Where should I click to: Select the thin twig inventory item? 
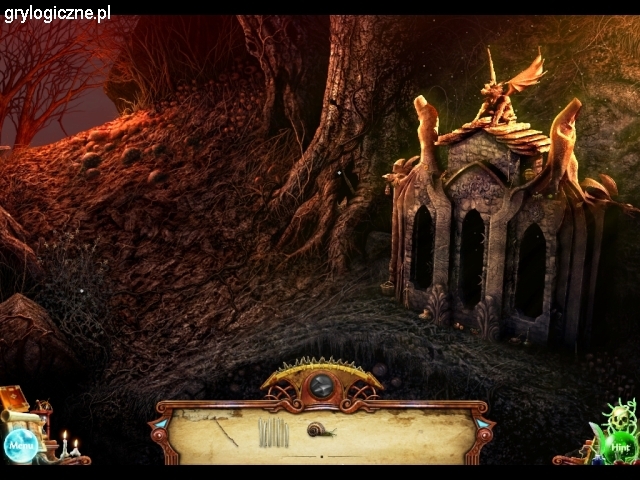(225, 432)
